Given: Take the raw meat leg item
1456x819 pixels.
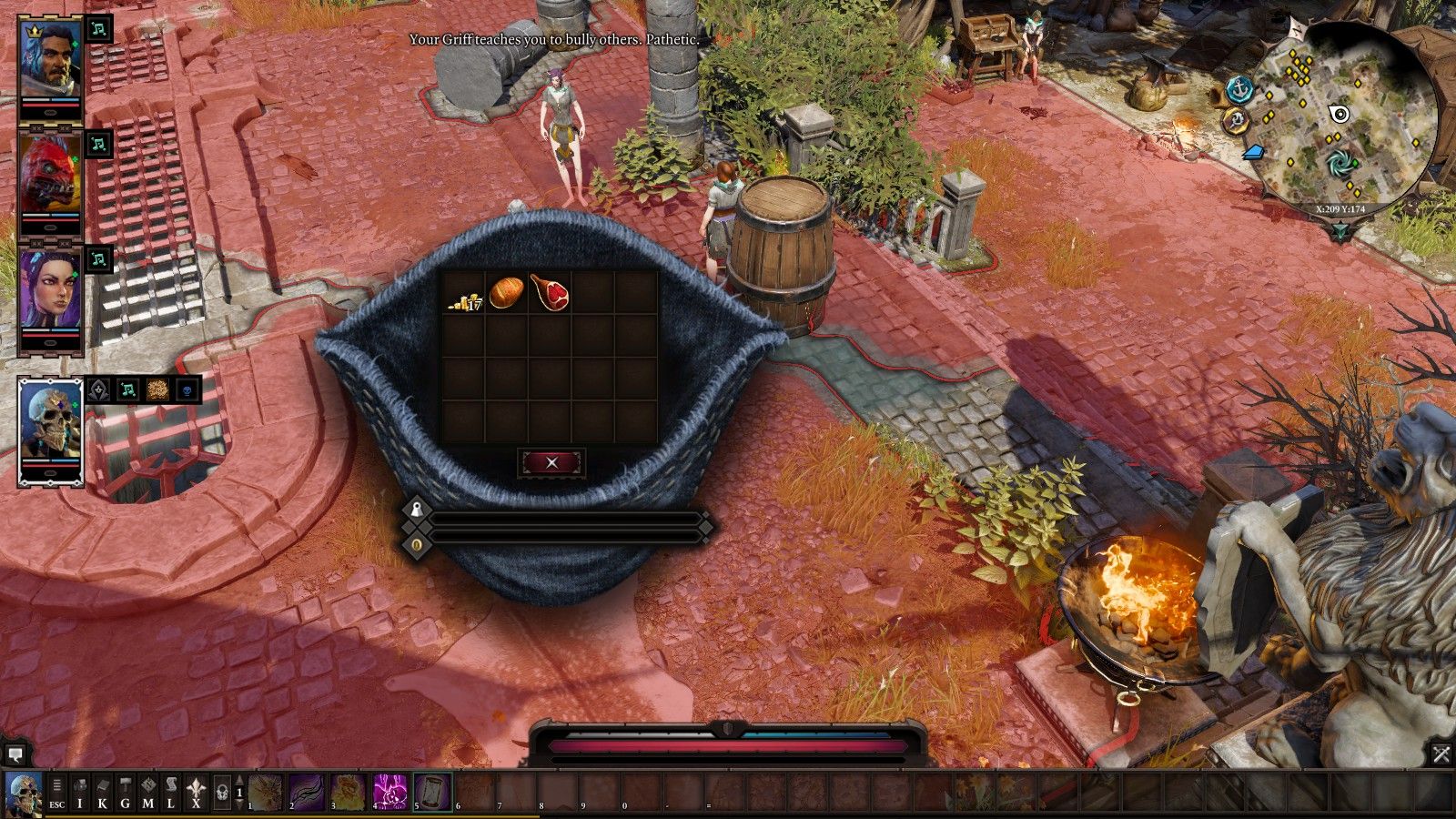Looking at the screenshot, I should (x=550, y=293).
